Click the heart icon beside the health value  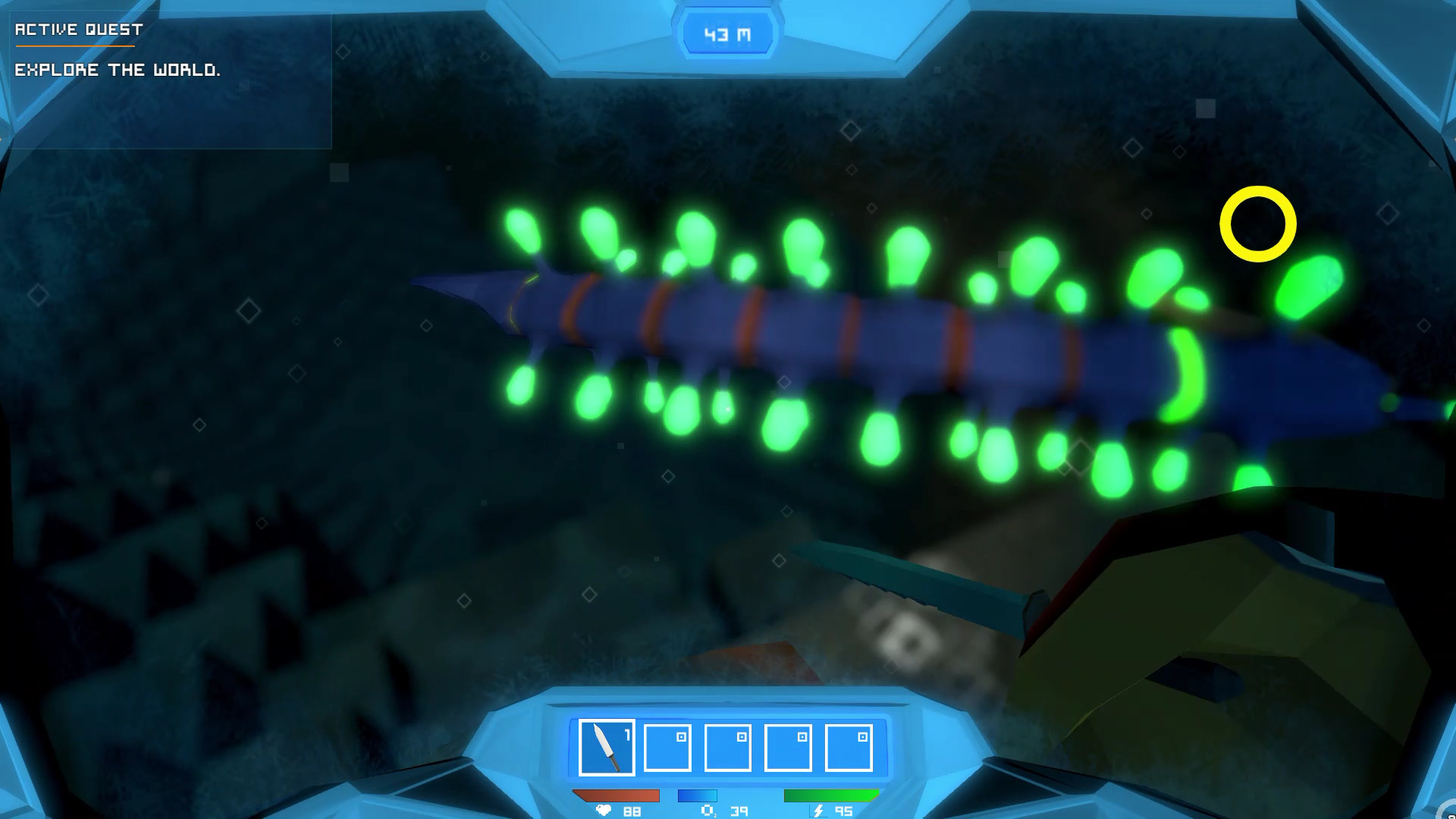point(604,811)
